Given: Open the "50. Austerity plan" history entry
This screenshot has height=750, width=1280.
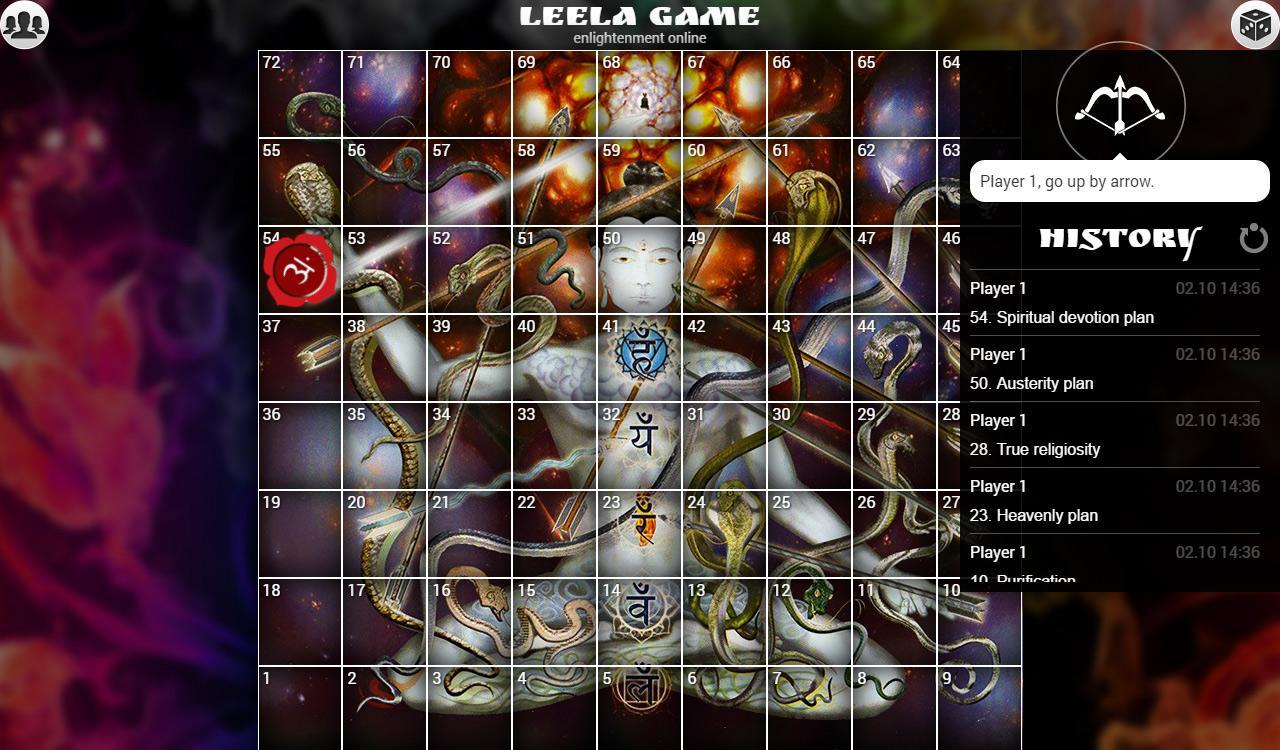Looking at the screenshot, I should pos(1033,383).
